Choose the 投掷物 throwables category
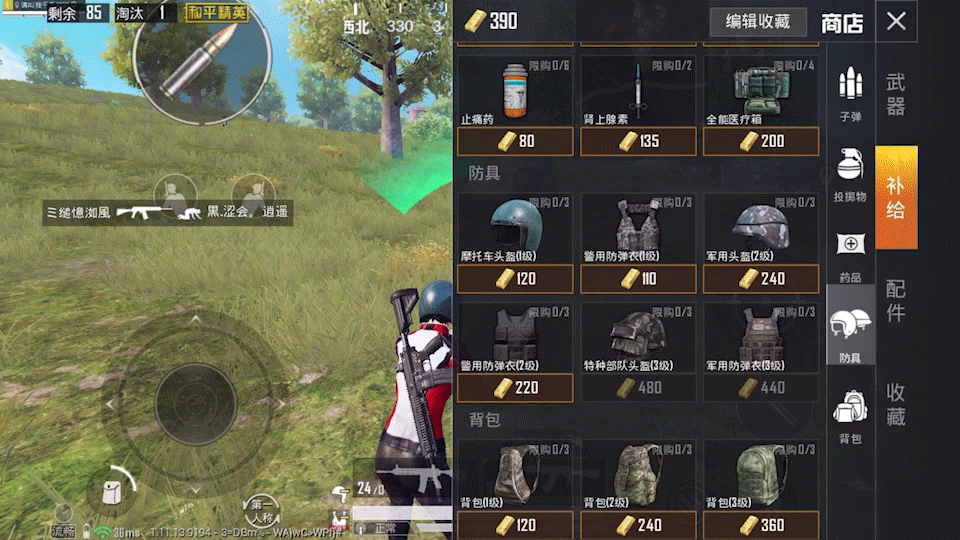The image size is (960, 540). pos(850,176)
